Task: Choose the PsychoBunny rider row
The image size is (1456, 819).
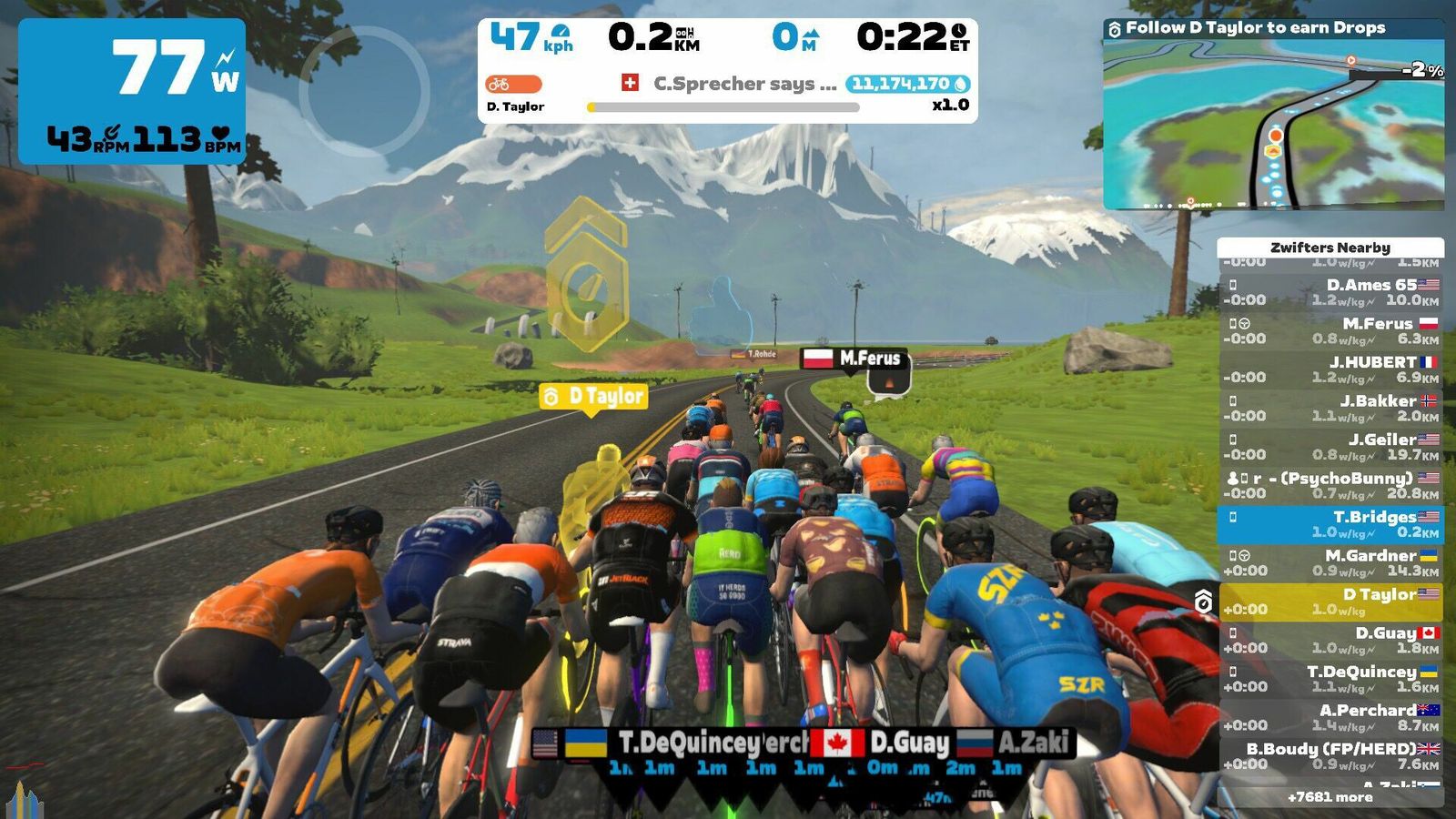Action: (x=1330, y=485)
